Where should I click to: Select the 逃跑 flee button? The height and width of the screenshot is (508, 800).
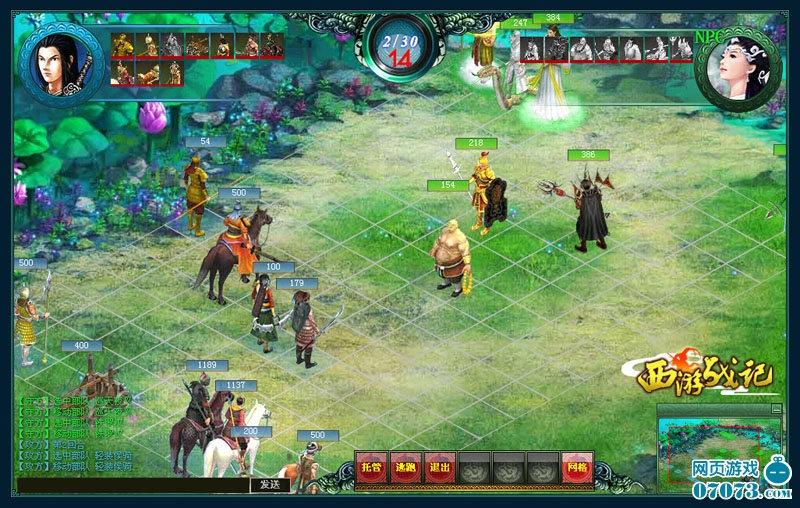[x=405, y=467]
